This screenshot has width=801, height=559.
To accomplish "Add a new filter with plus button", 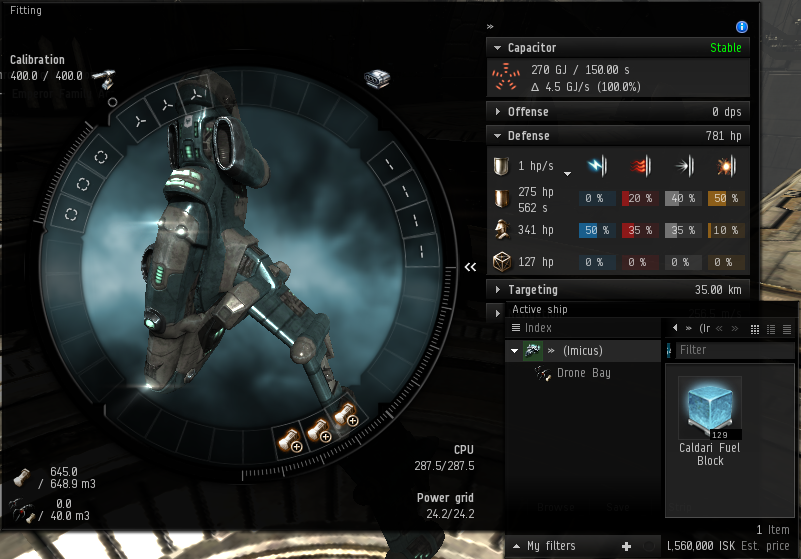I will pyautogui.click(x=627, y=546).
